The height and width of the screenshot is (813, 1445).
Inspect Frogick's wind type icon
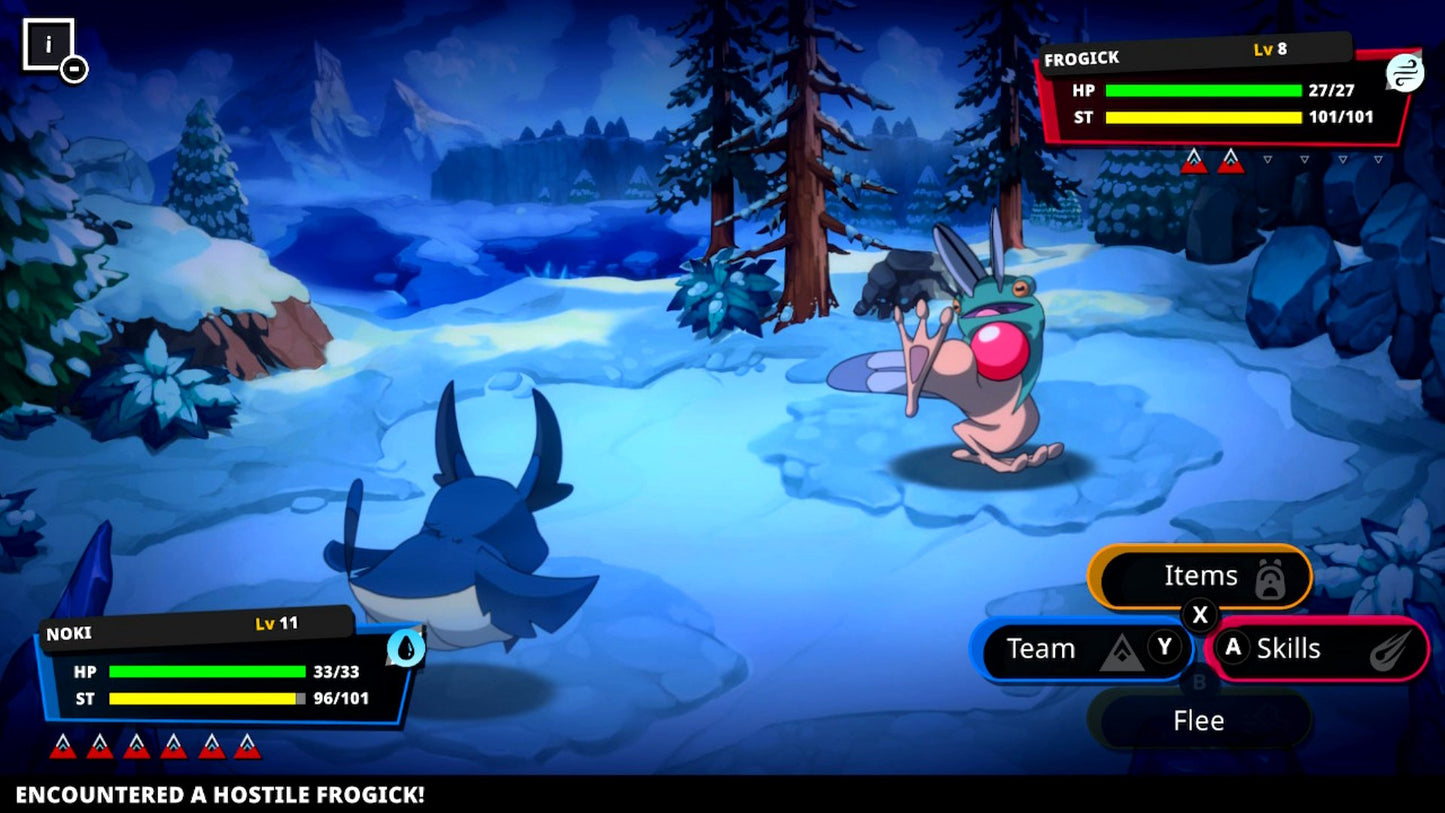1404,73
